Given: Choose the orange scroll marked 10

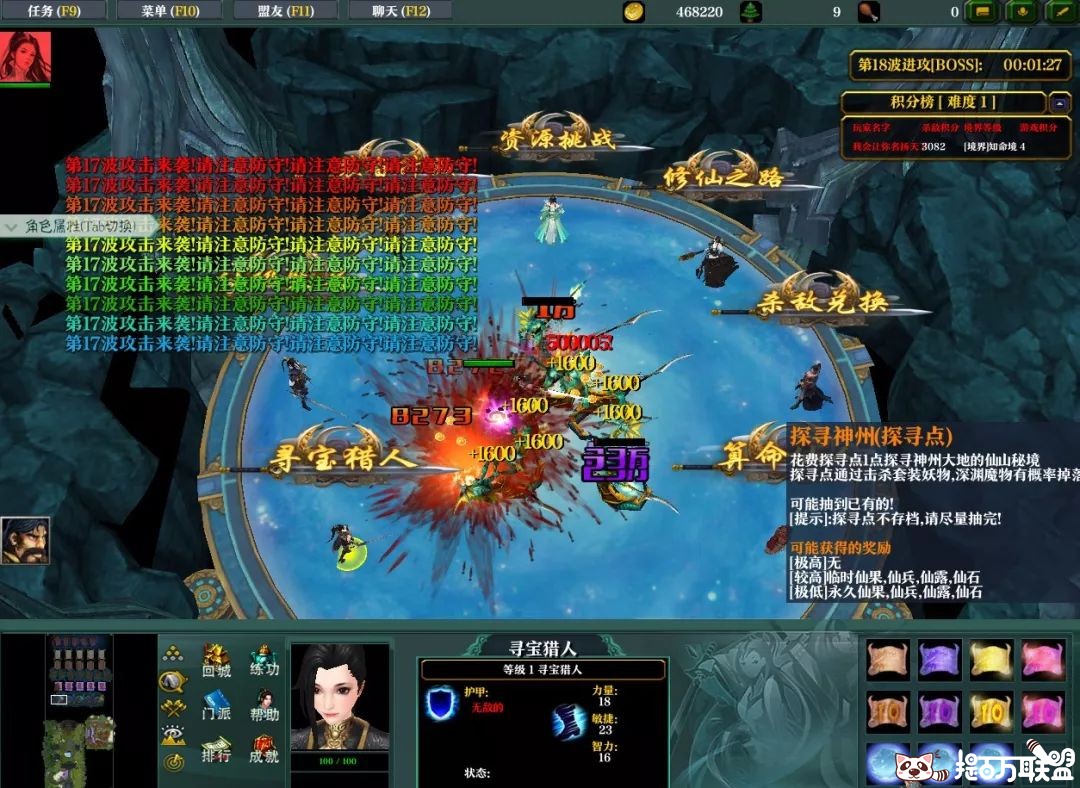Looking at the screenshot, I should [888, 712].
